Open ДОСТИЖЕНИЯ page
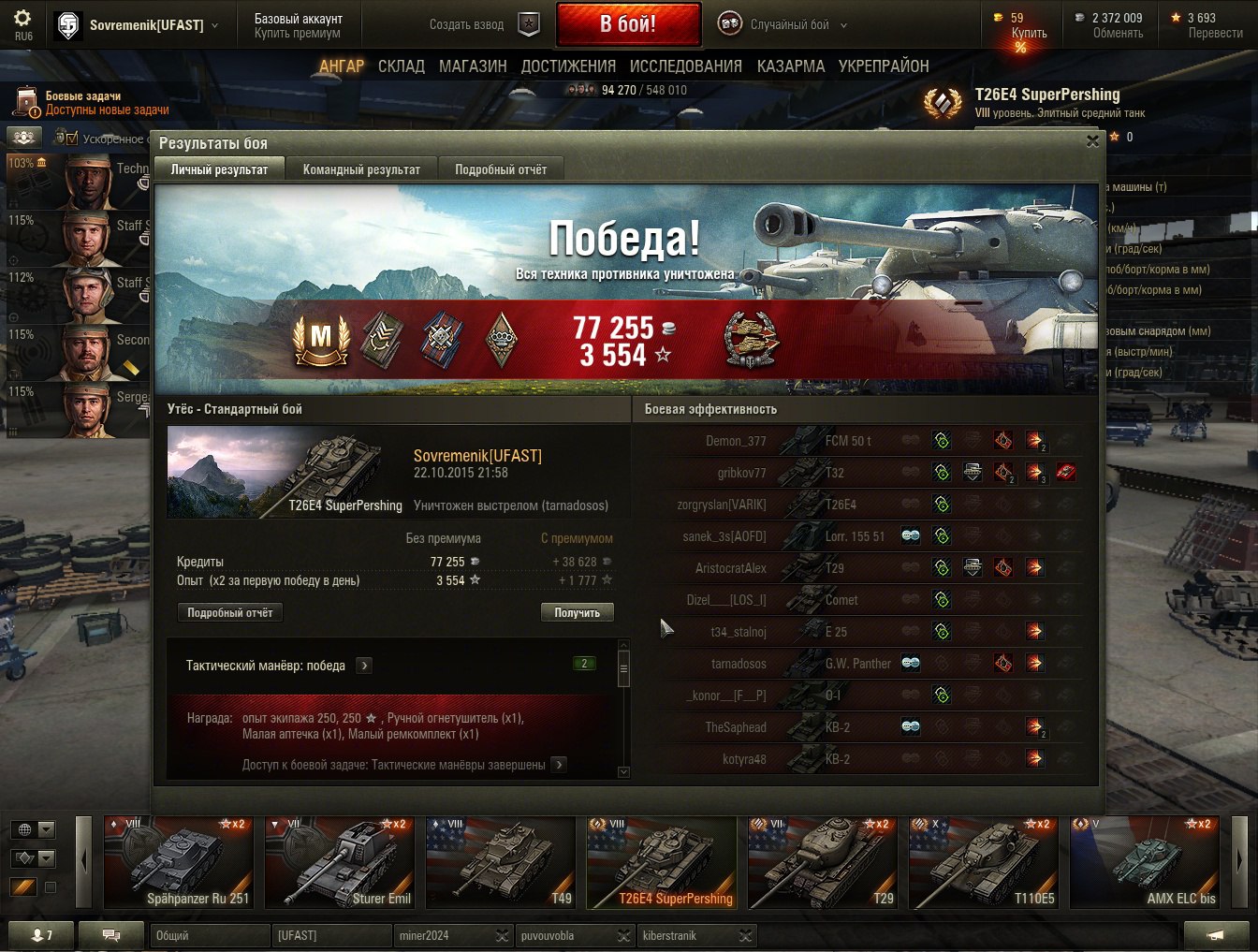Viewport: 1258px width, 952px height. 568,66
